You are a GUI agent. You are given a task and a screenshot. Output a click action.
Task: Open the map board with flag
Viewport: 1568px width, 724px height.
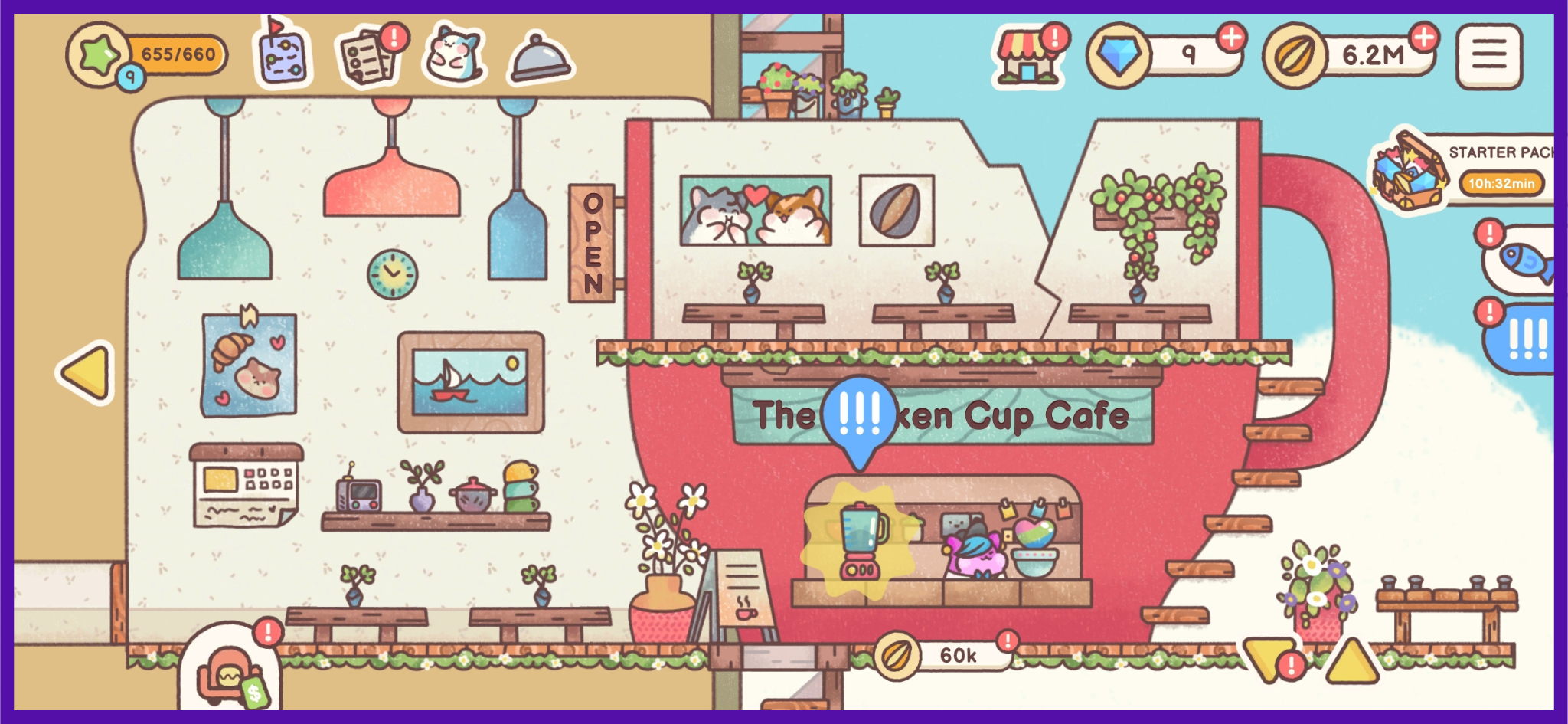point(281,55)
